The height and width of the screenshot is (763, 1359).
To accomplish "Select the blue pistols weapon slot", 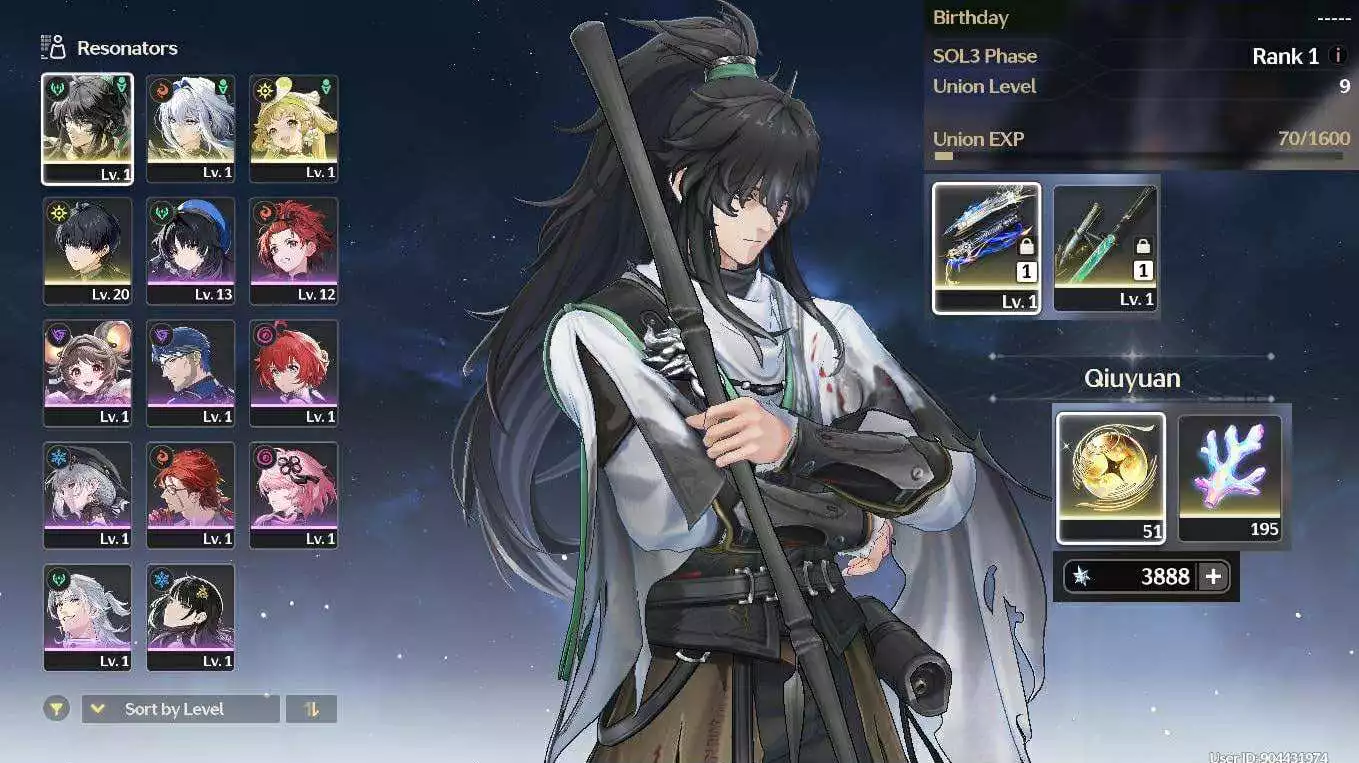I will tap(986, 247).
